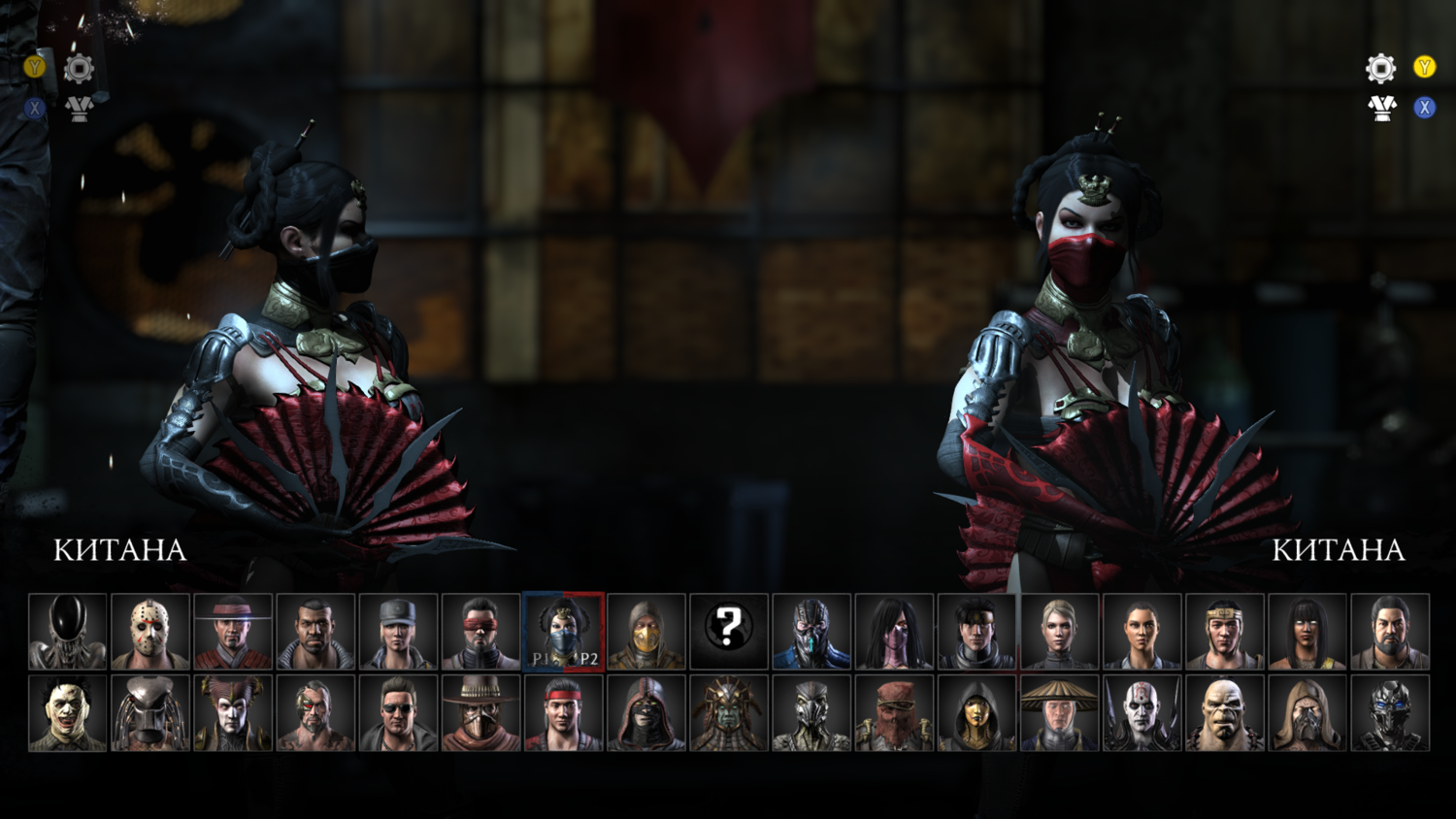The width and height of the screenshot is (1456, 819).
Task: Open player two's gear settings icon
Action: (1380, 68)
